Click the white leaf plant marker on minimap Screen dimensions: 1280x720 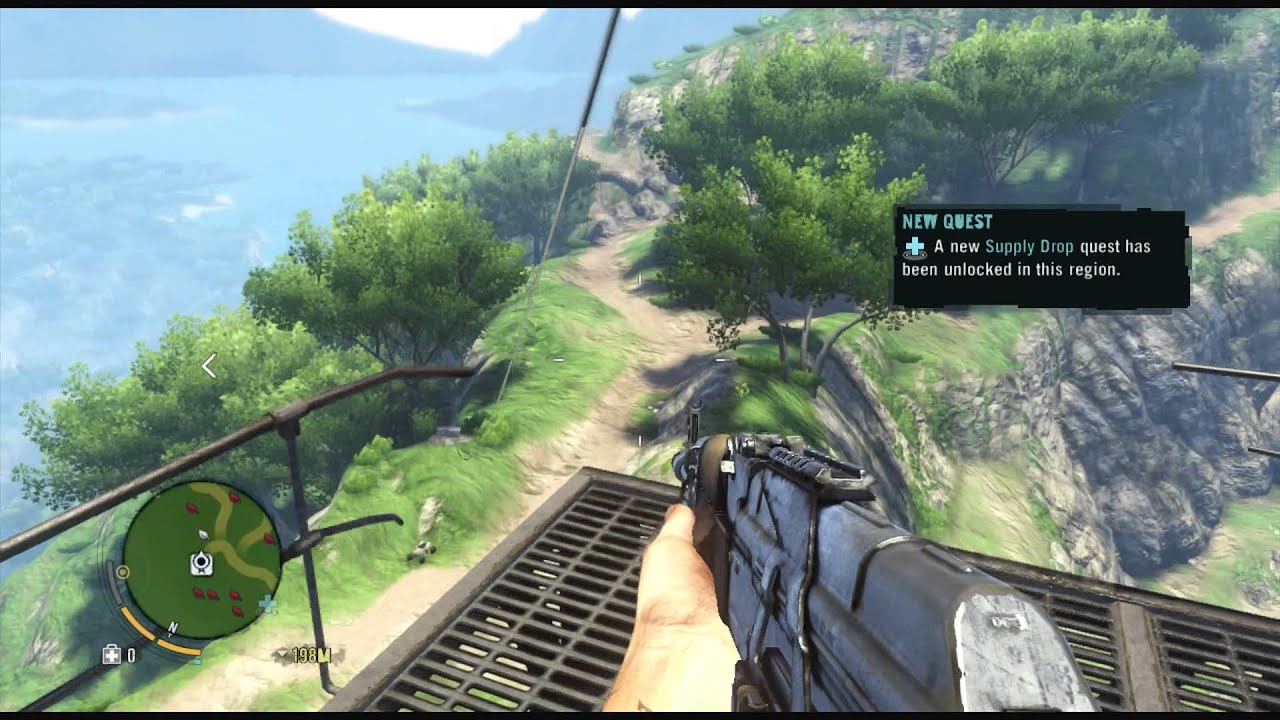203,535
